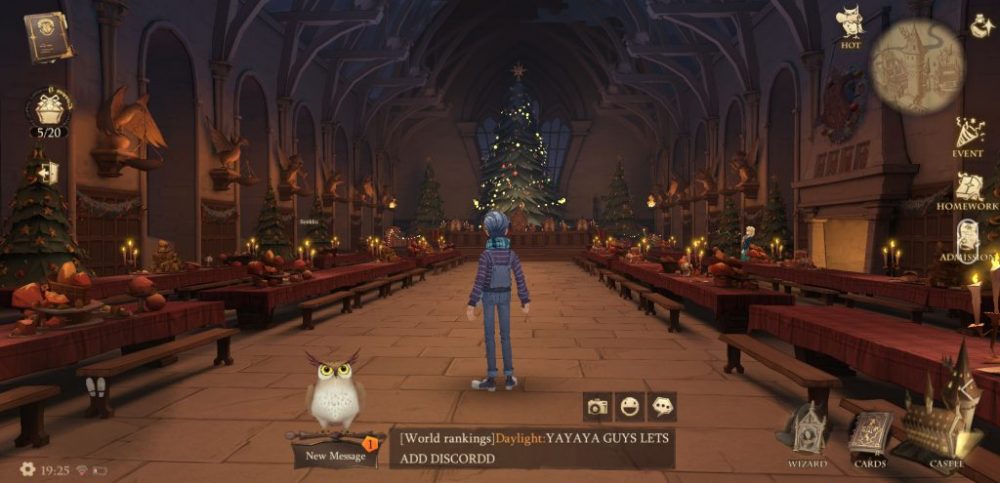The height and width of the screenshot is (483, 1000).
Task: Open the circular castle minimap
Action: point(916,67)
